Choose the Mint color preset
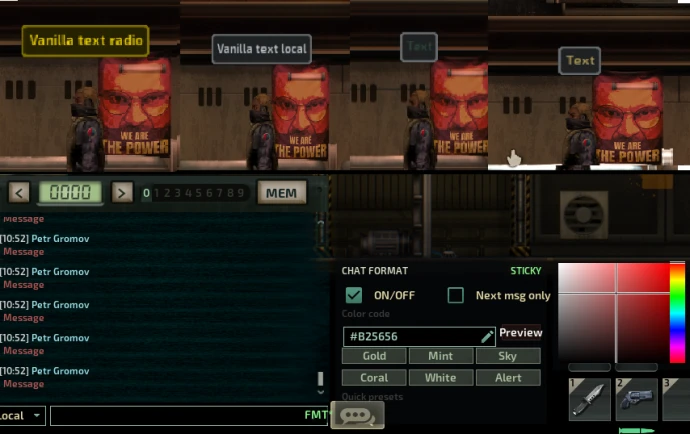 click(440, 356)
